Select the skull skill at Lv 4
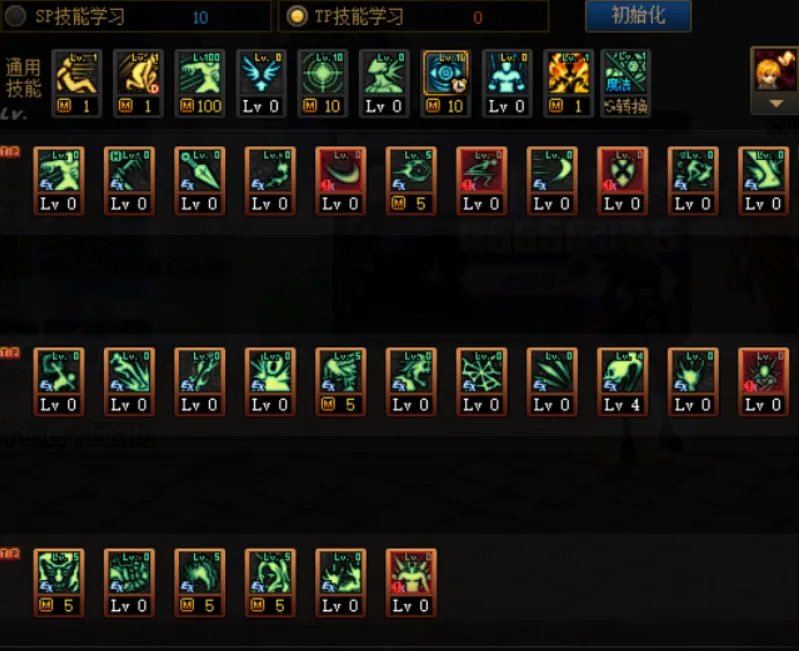Screen dimensions: 799x651 [622, 372]
